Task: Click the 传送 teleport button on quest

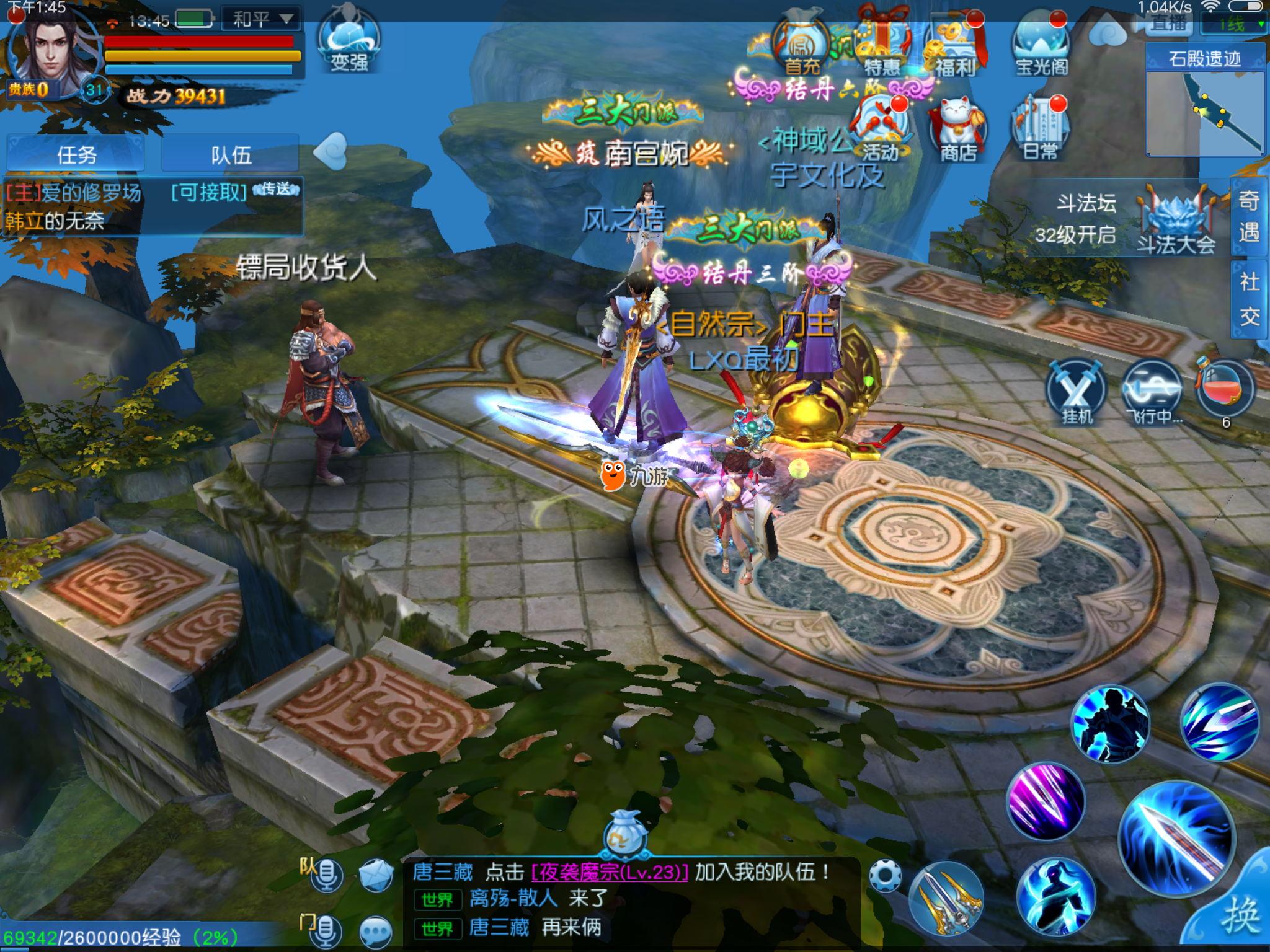Action: [x=275, y=190]
